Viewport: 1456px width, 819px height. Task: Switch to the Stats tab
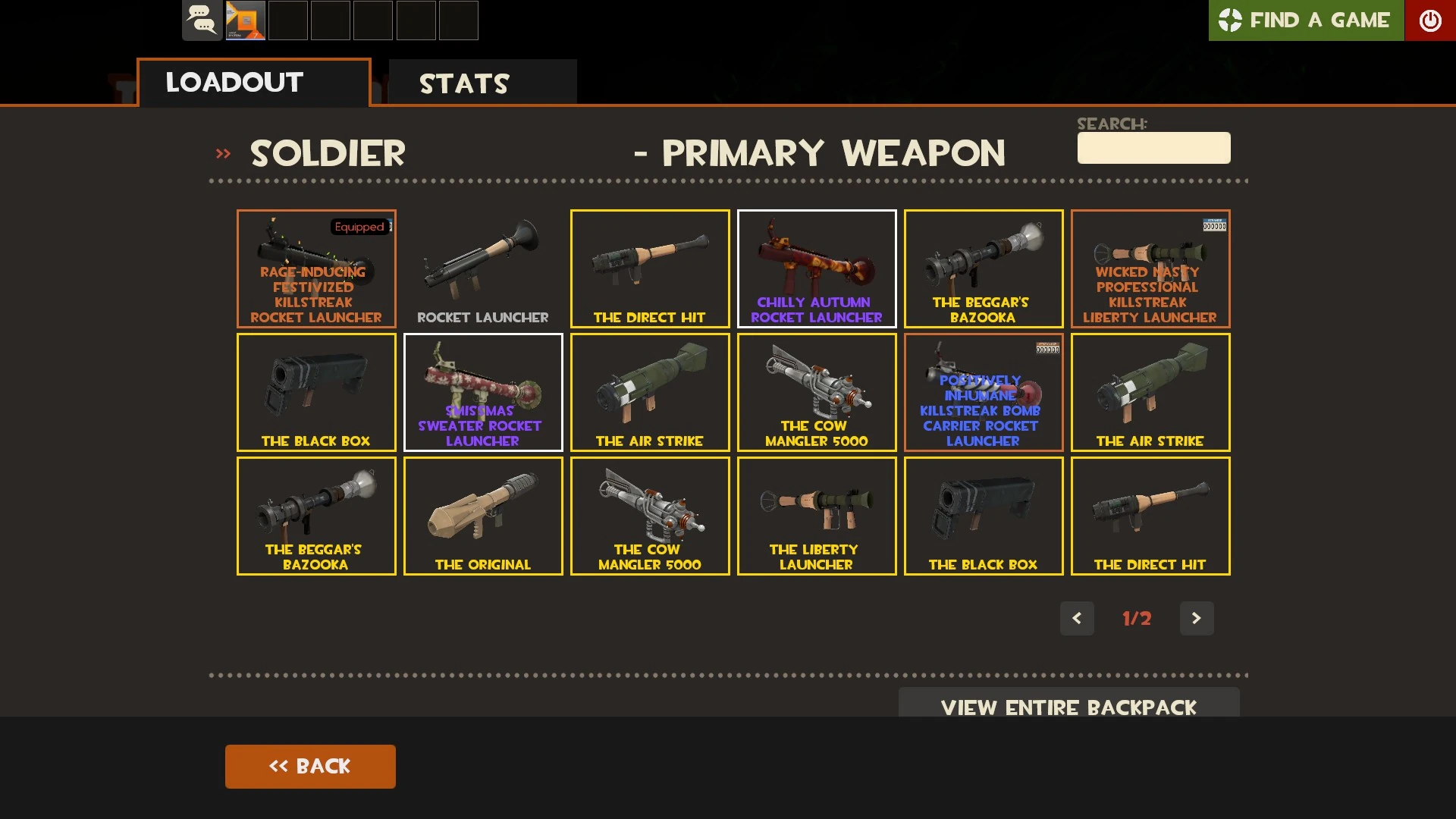(465, 83)
